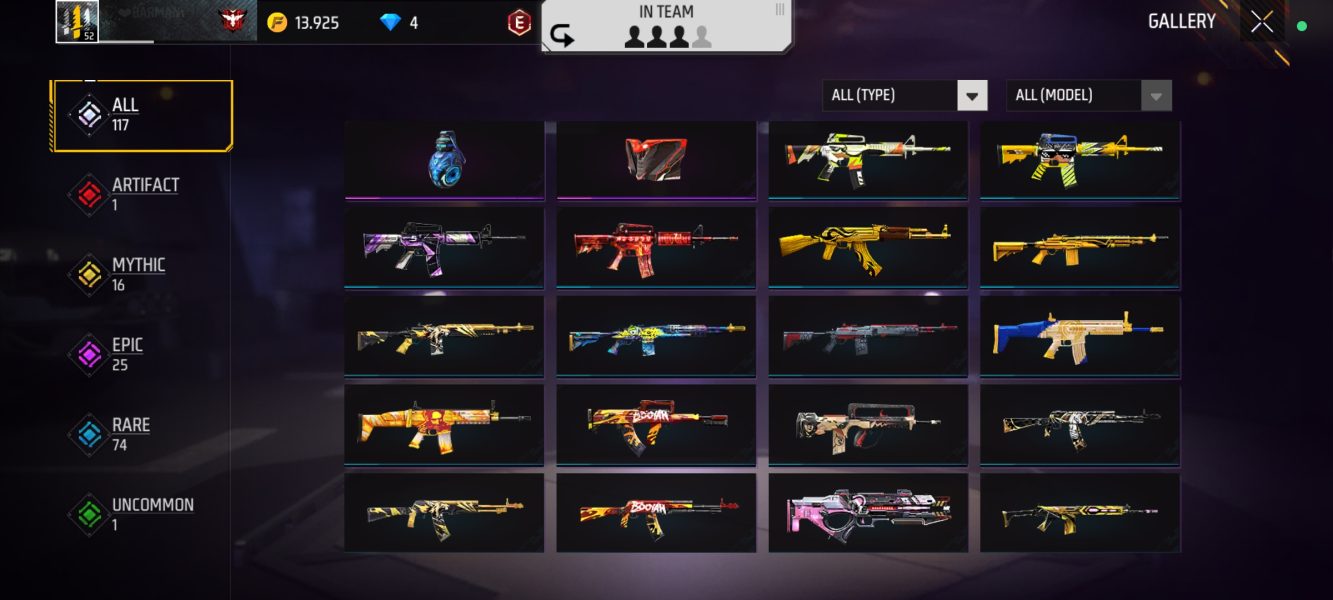Image resolution: width=1333 pixels, height=600 pixels.
Task: Open the ALL (MODEL) dropdown
Action: point(1088,96)
